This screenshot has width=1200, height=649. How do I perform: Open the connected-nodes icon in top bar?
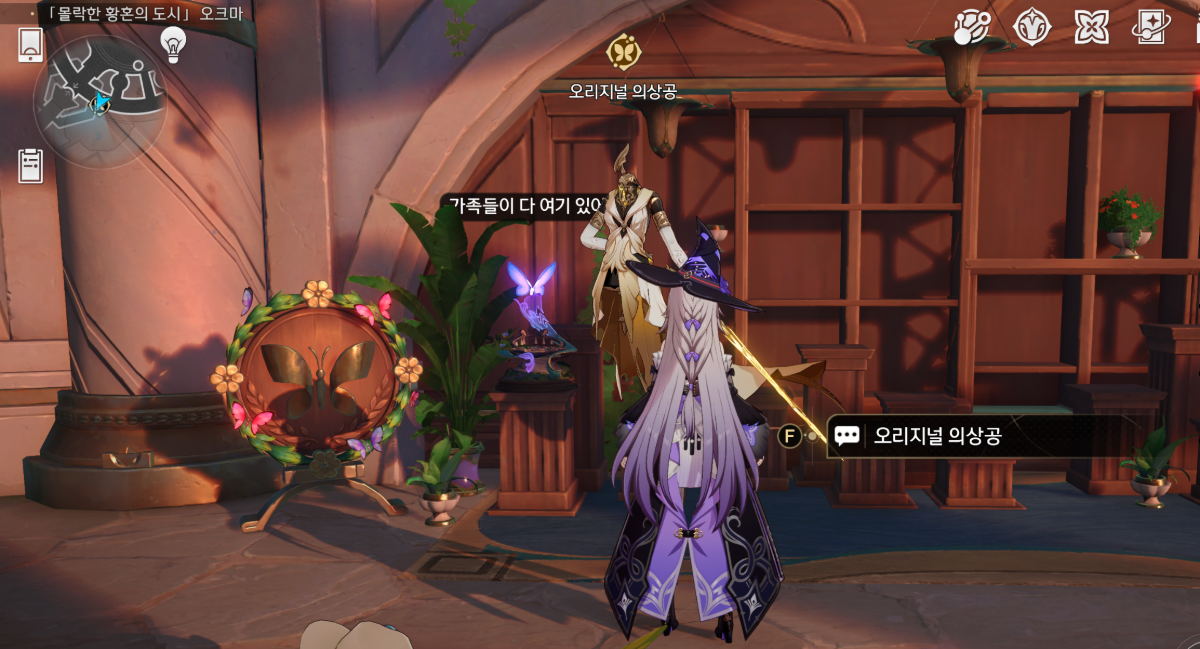(x=970, y=27)
